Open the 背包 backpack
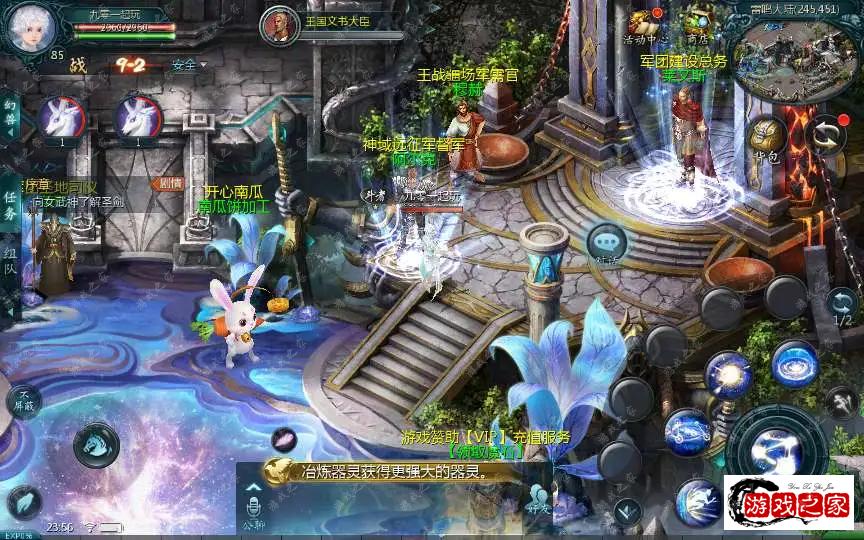This screenshot has height=540, width=864. coord(767,139)
